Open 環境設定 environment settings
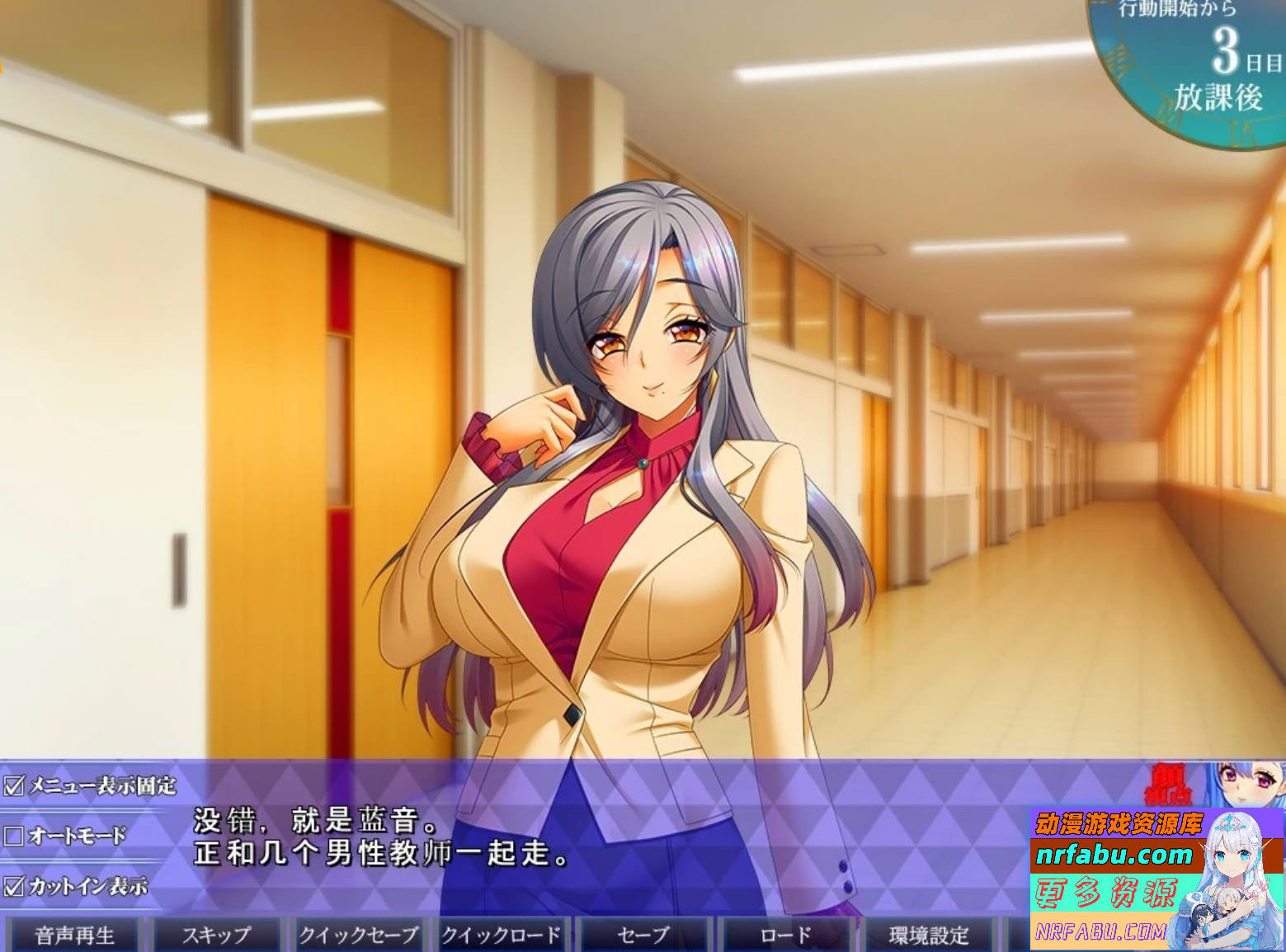Image resolution: width=1286 pixels, height=952 pixels. tap(929, 935)
